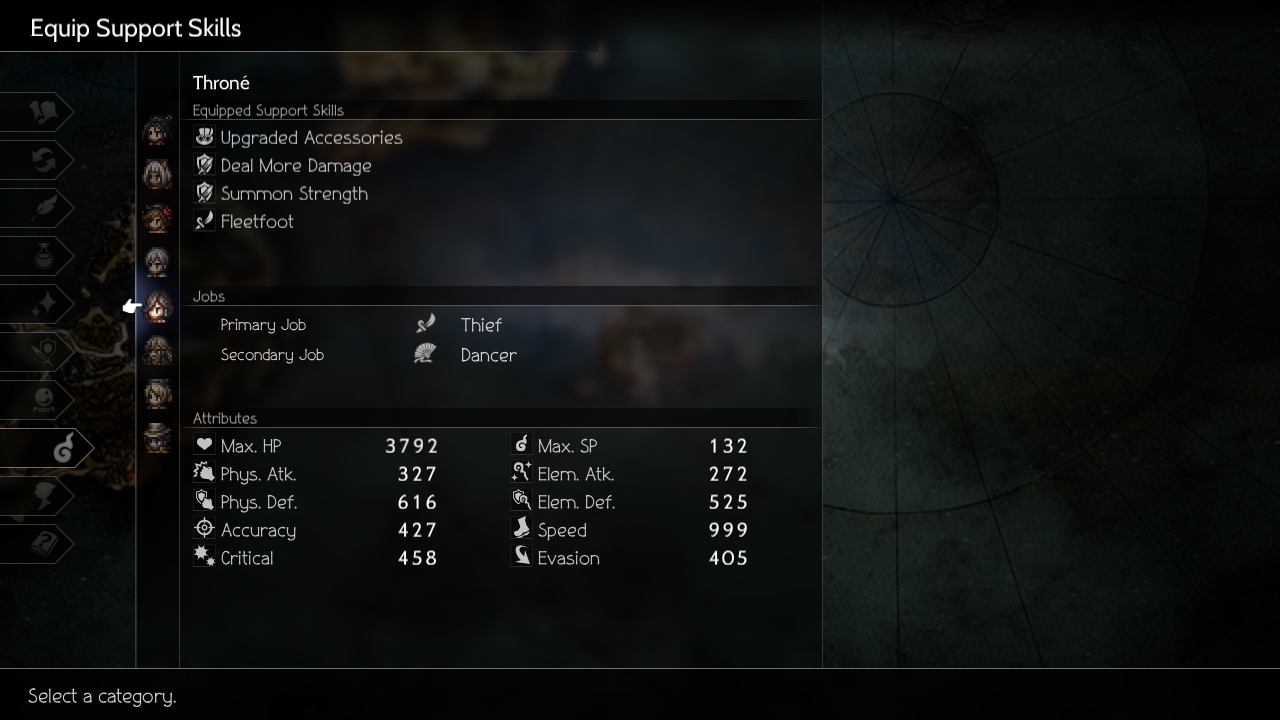Choose Ochette's white-haired portrait

pos(157,175)
